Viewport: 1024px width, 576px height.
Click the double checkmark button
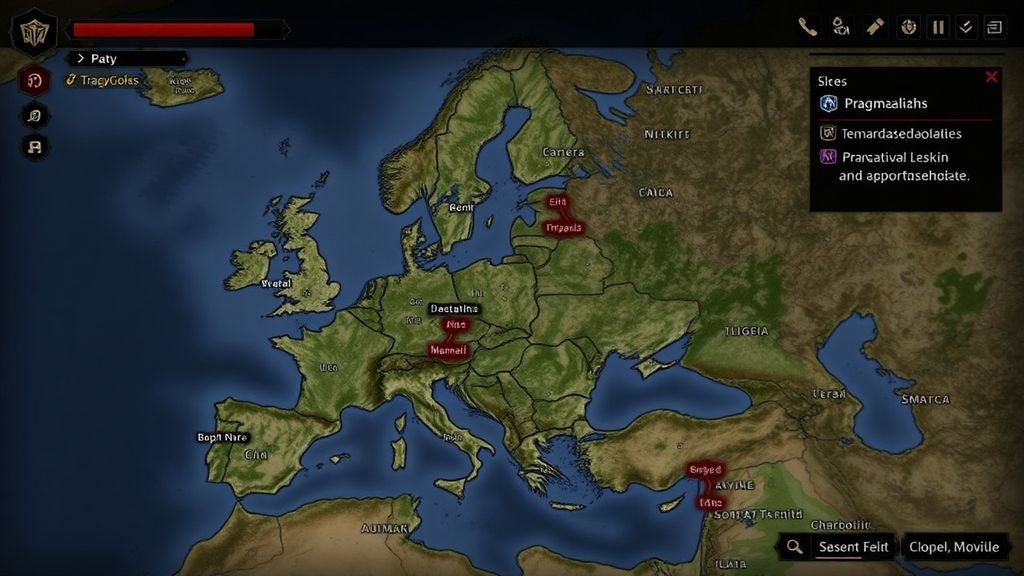click(966, 27)
